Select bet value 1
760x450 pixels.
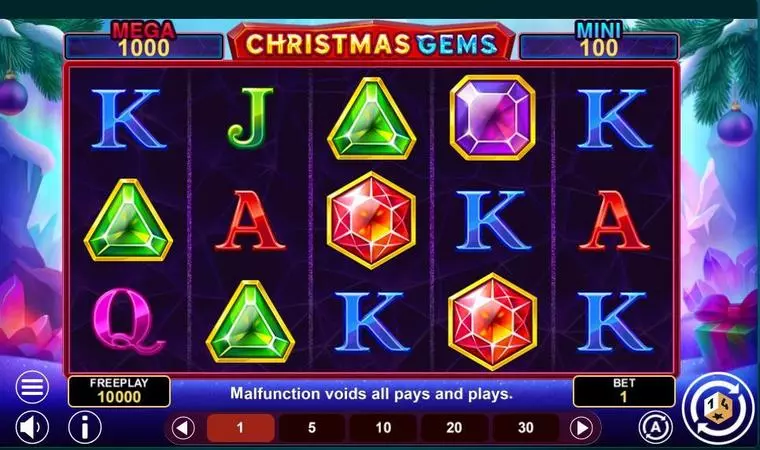click(240, 428)
